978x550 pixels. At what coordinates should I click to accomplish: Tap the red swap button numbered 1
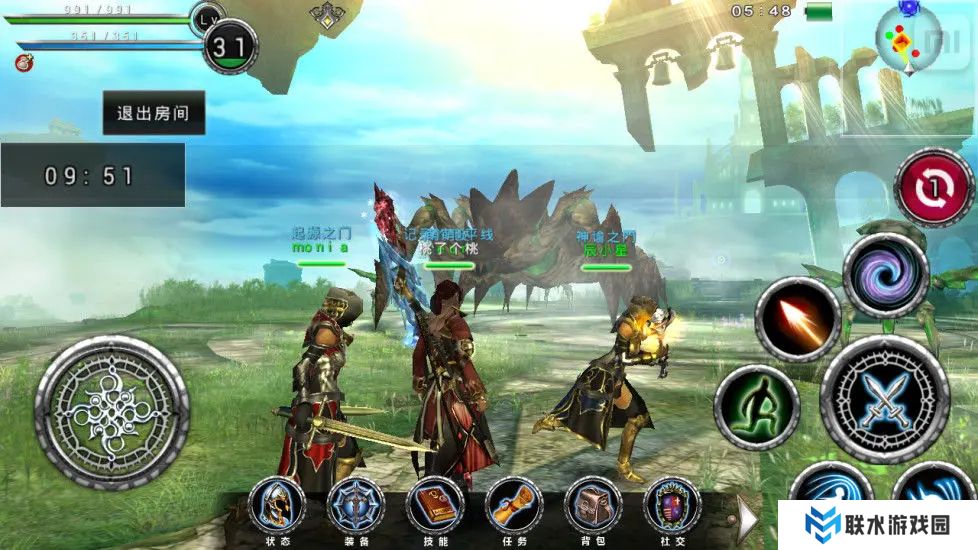point(934,188)
